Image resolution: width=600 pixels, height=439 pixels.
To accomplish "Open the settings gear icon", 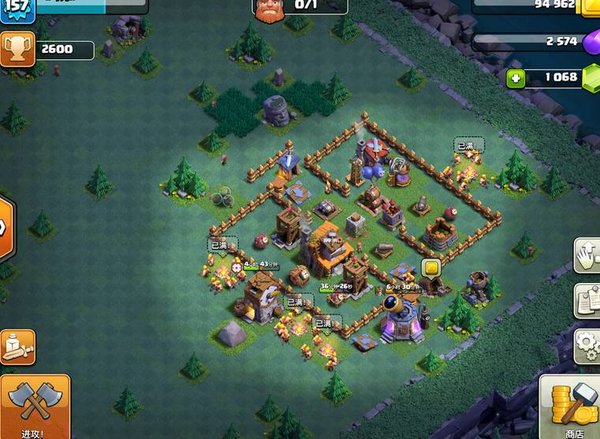I will (588, 343).
